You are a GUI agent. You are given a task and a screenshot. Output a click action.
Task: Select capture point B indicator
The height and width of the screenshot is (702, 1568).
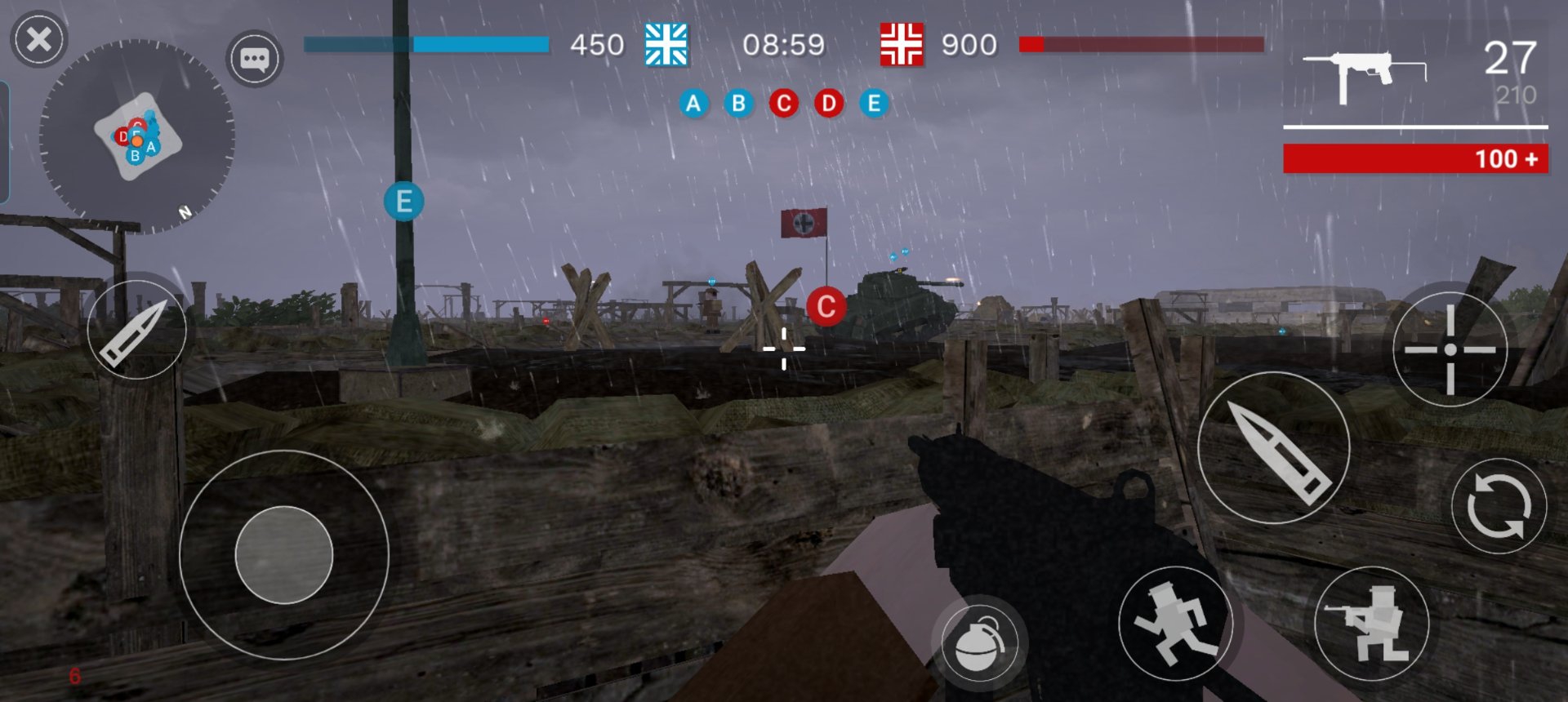(738, 104)
